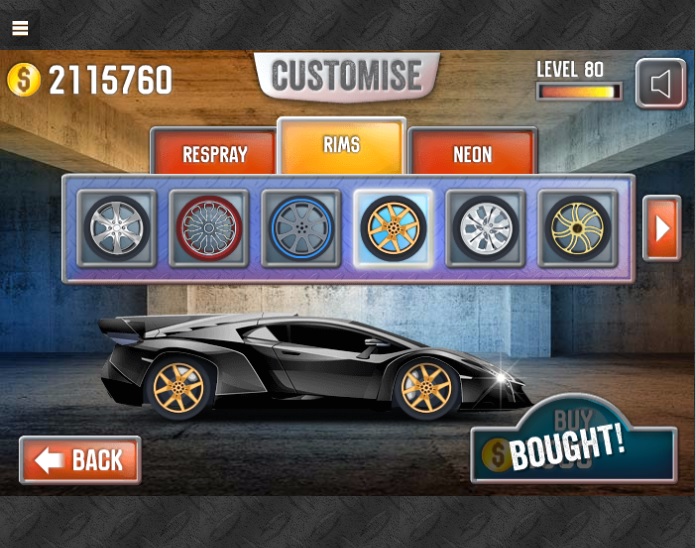This screenshot has width=696, height=548.
Task: Pick the yellow curved-blade rim
Action: pyautogui.click(x=578, y=228)
